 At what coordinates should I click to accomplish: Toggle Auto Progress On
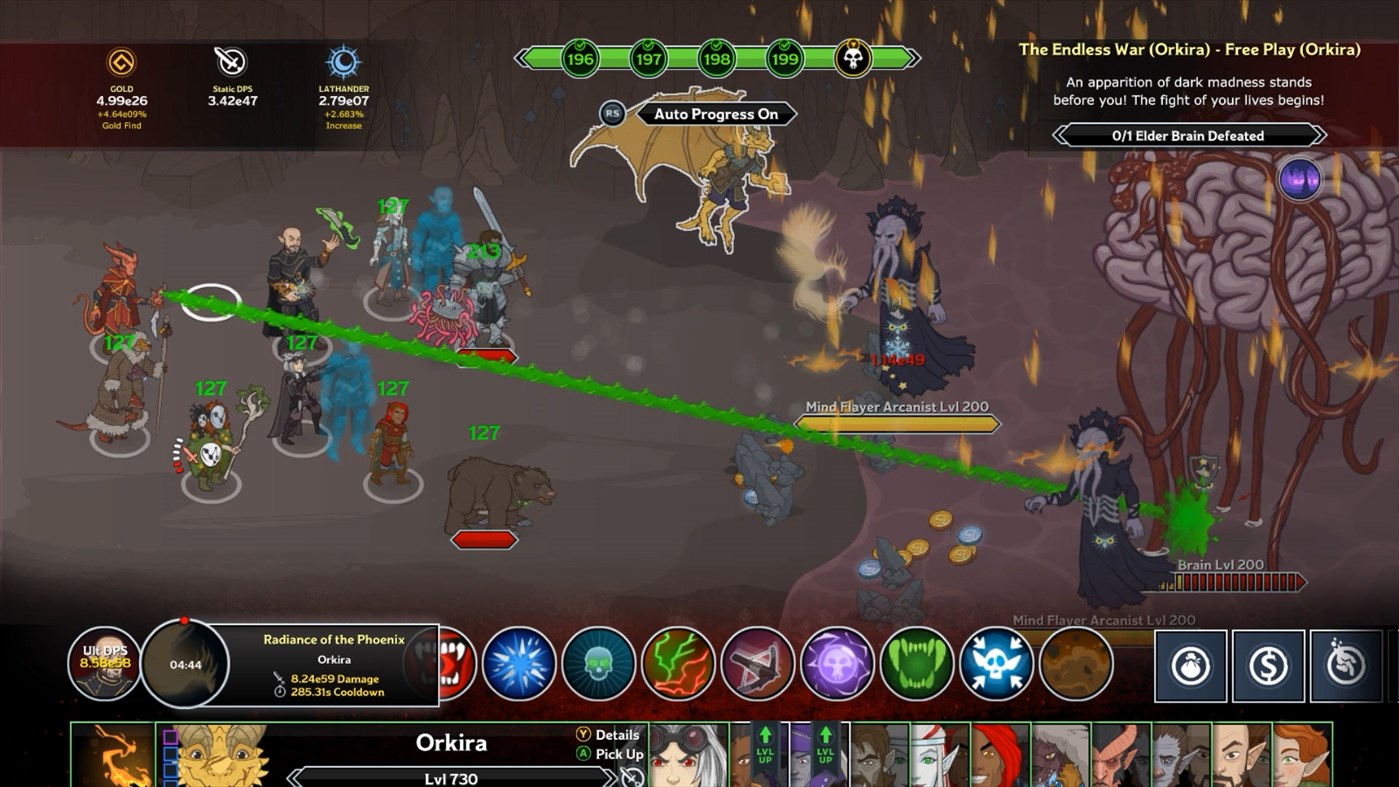[x=715, y=114]
